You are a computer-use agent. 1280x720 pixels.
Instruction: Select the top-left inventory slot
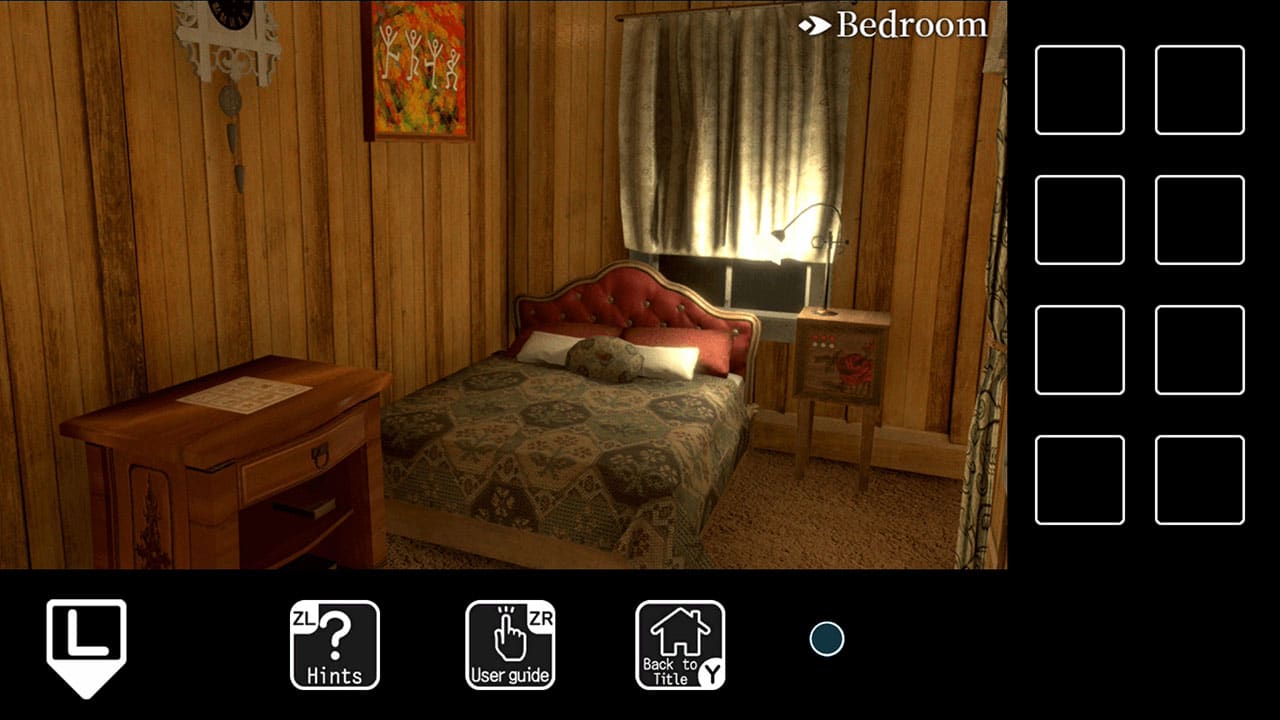pos(1080,88)
